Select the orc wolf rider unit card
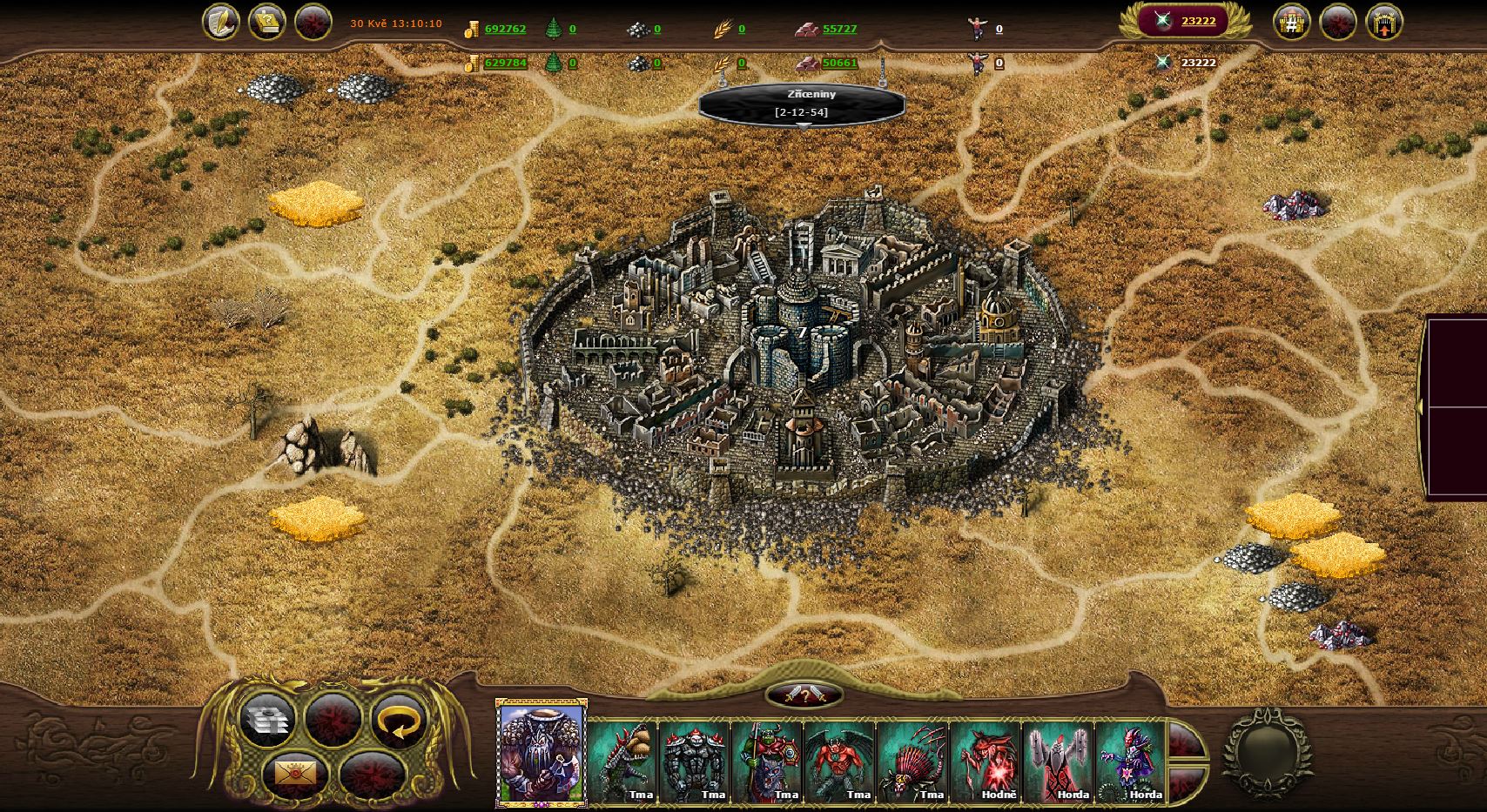 point(768,761)
